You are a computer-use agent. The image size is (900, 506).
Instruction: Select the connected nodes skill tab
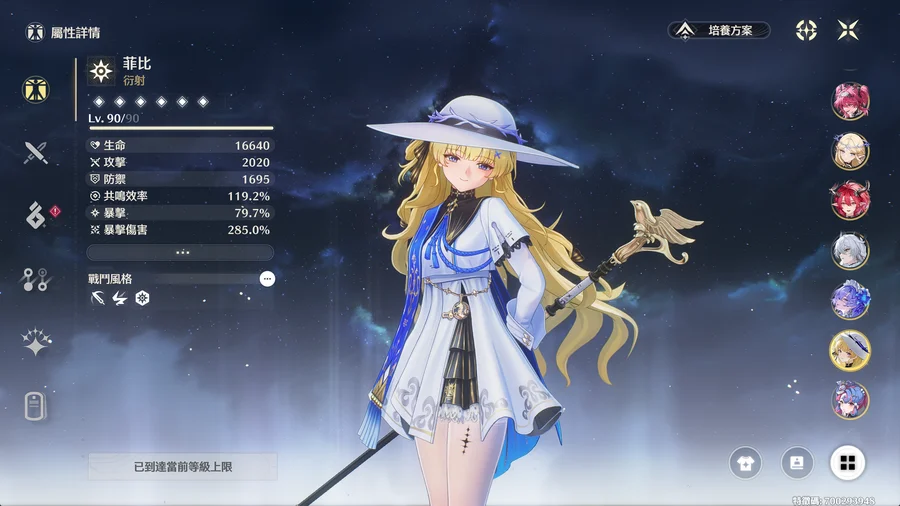click(x=36, y=280)
